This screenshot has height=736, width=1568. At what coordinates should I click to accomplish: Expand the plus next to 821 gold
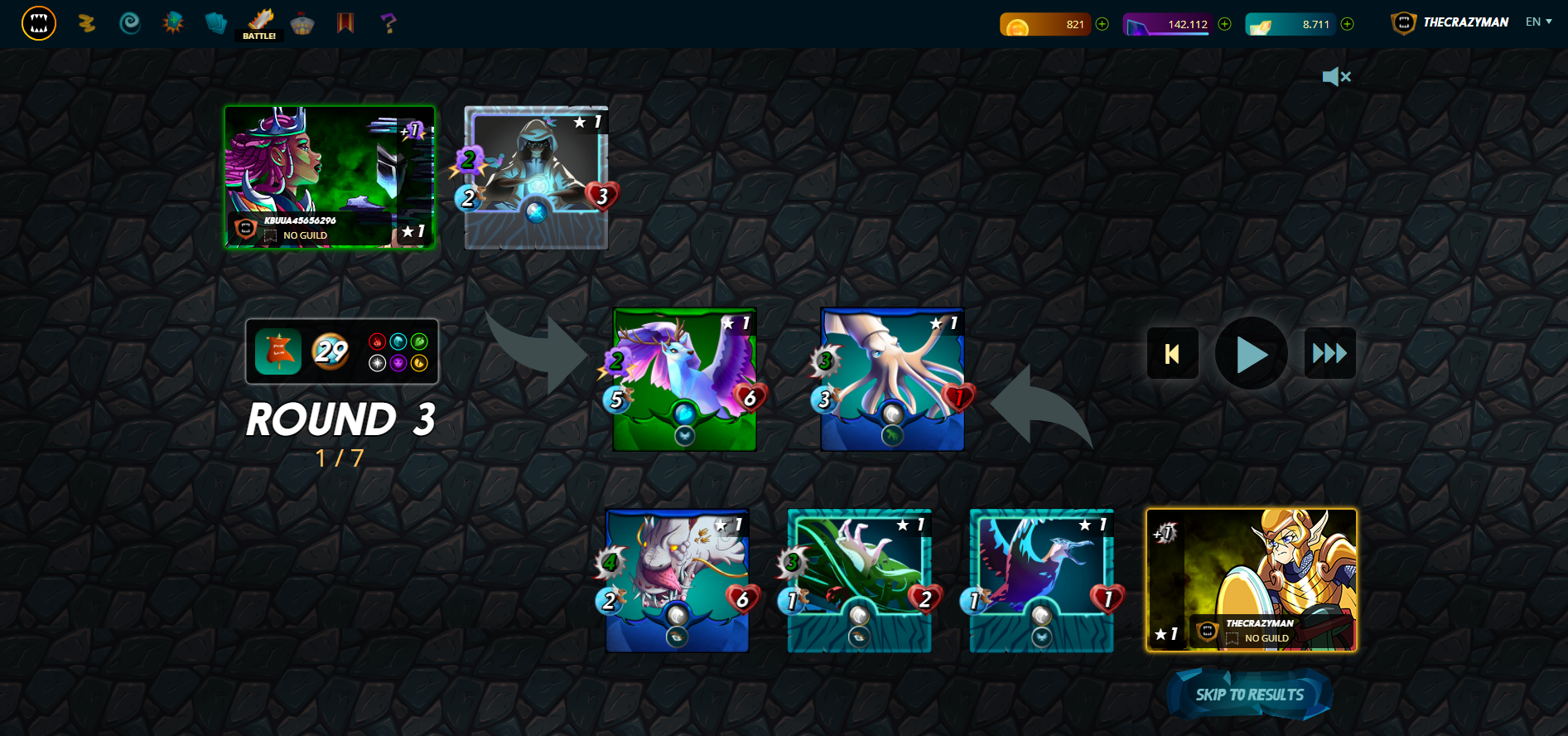click(1102, 24)
